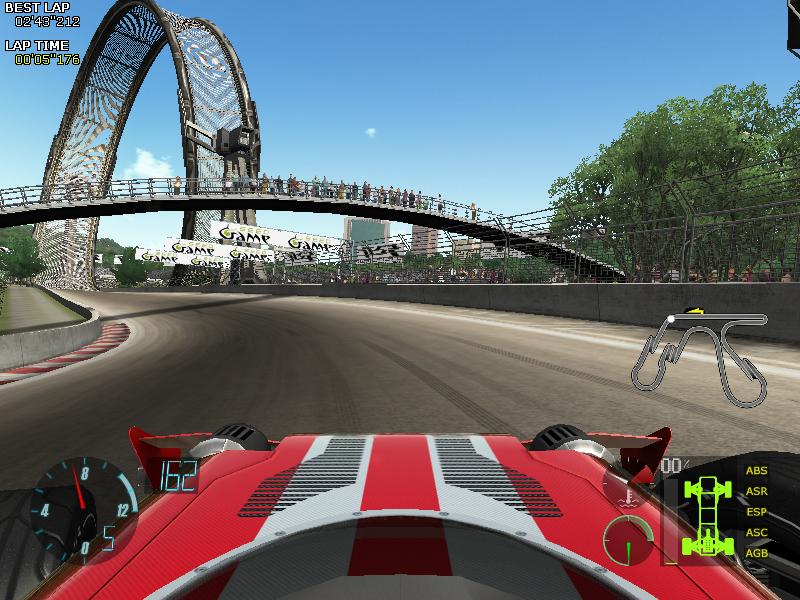Click the engine temperature gauge icon
The height and width of the screenshot is (600, 800).
627,491
